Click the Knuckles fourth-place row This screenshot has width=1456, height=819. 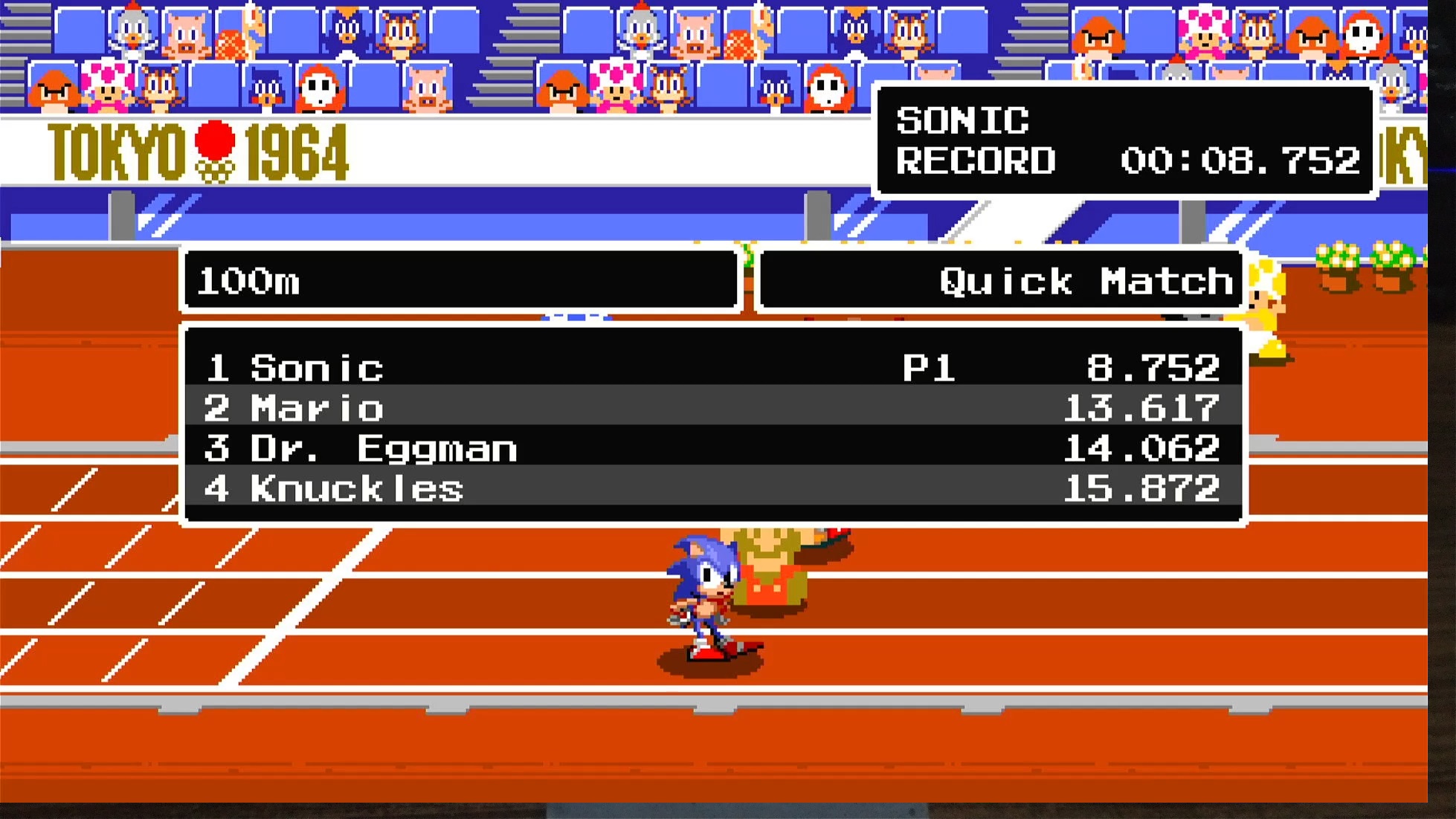point(712,488)
